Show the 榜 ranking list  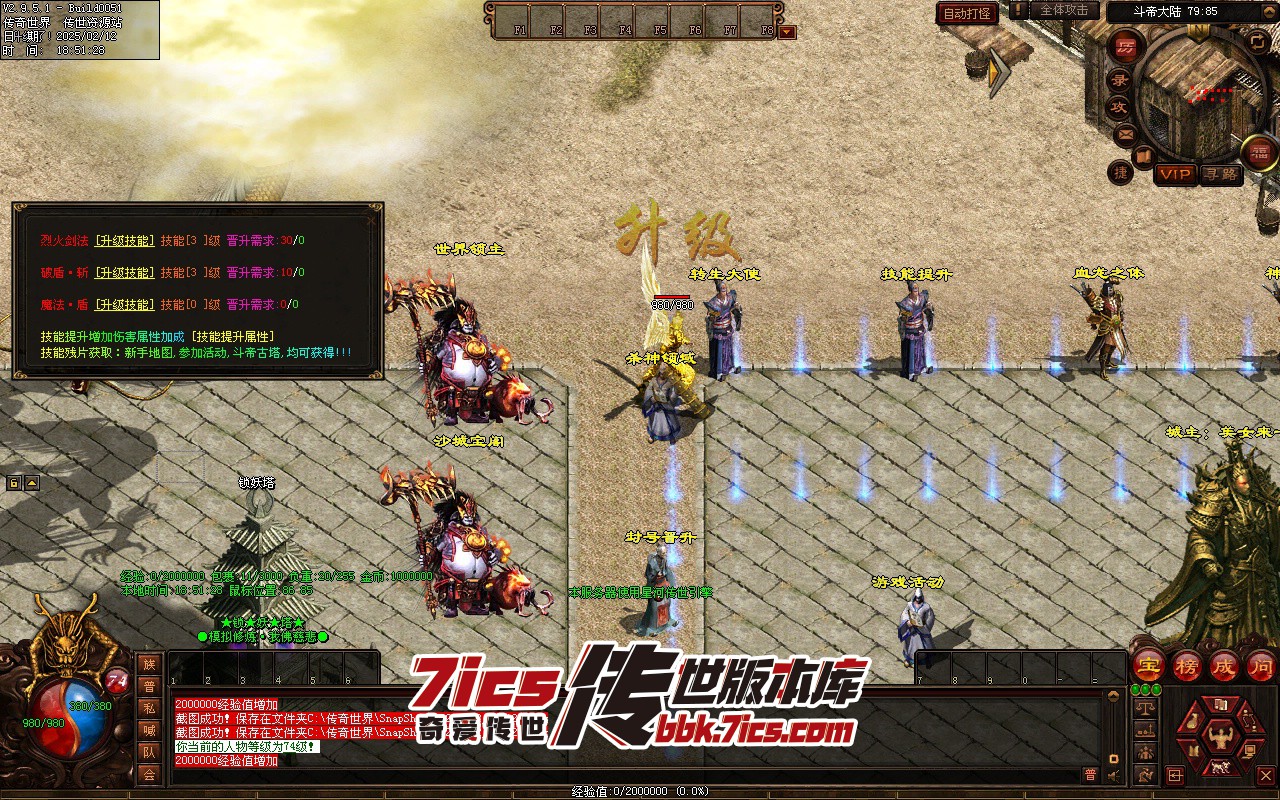coord(1187,665)
